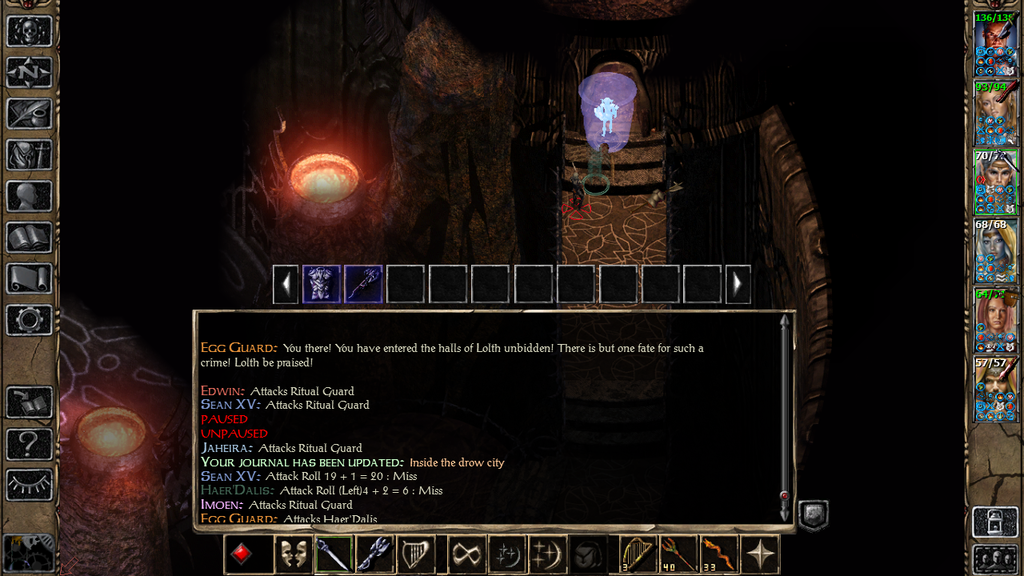
Task: Open the character record head-silhouette button
Action: click(x=29, y=196)
